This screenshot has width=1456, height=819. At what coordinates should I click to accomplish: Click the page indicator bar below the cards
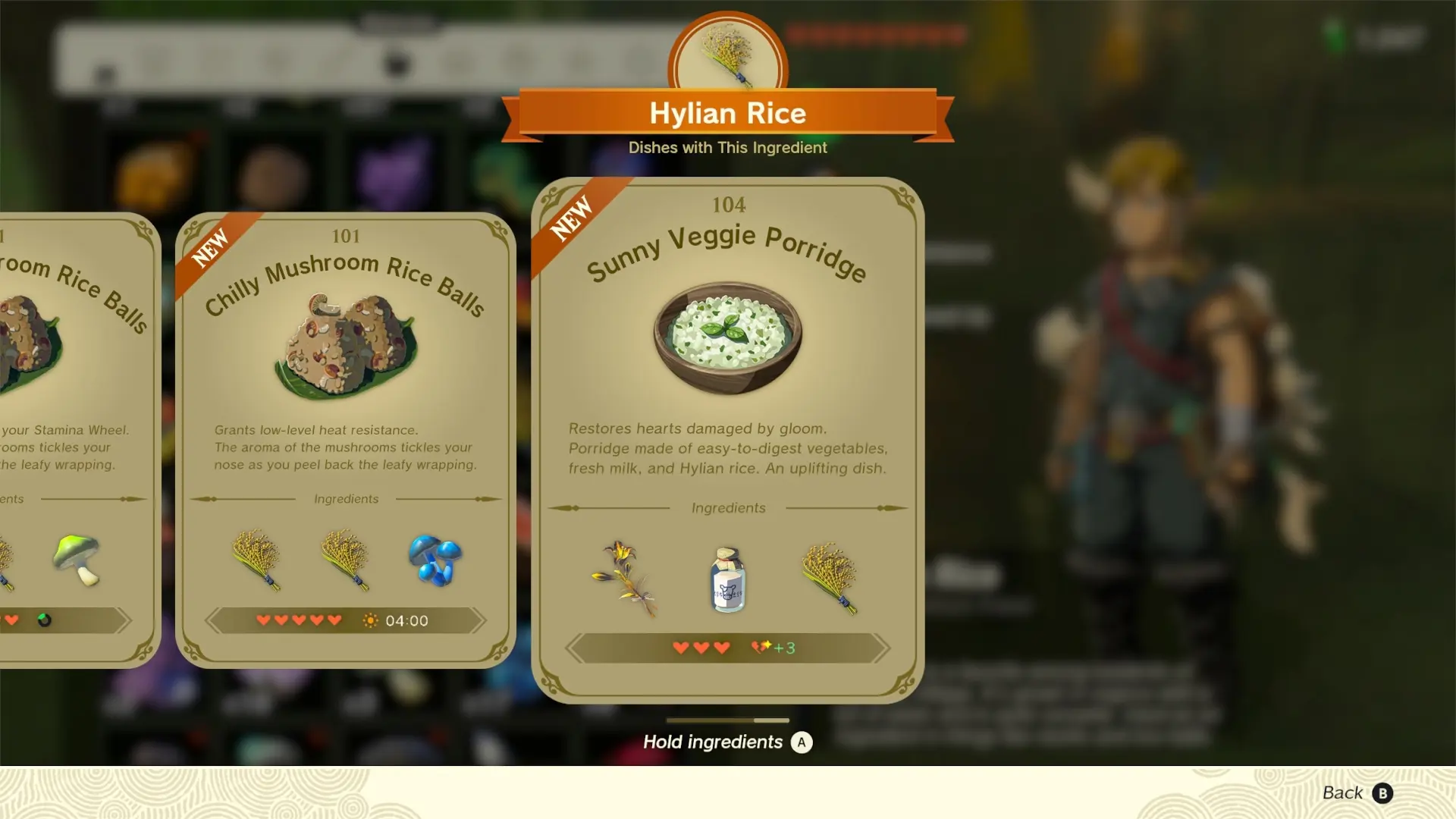point(726,720)
